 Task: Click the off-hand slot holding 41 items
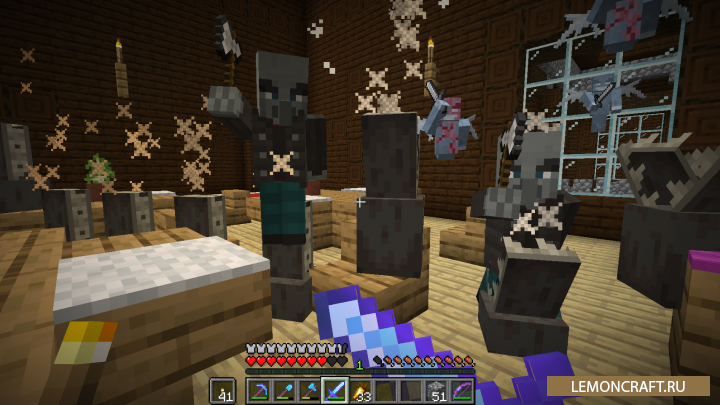tap(223, 390)
